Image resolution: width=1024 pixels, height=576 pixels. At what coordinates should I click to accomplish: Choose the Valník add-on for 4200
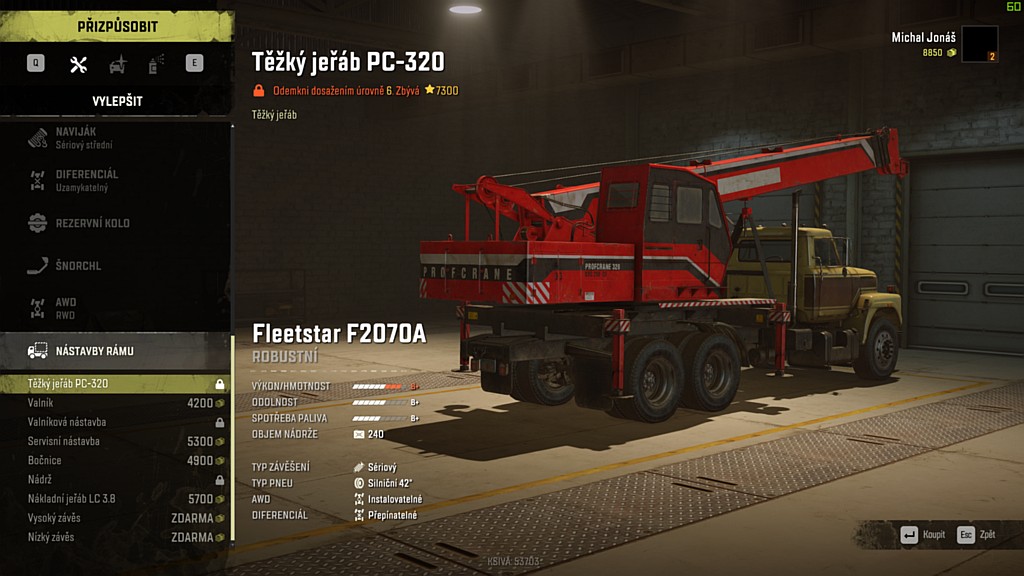(x=115, y=403)
